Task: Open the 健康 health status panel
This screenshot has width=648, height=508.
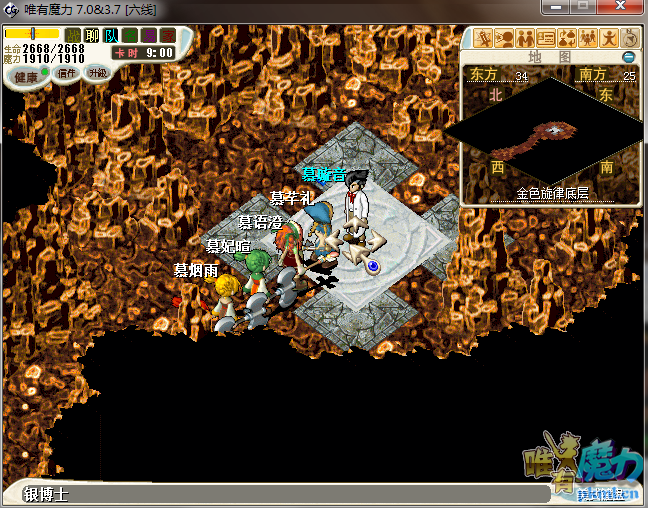Action: pyautogui.click(x=26, y=76)
